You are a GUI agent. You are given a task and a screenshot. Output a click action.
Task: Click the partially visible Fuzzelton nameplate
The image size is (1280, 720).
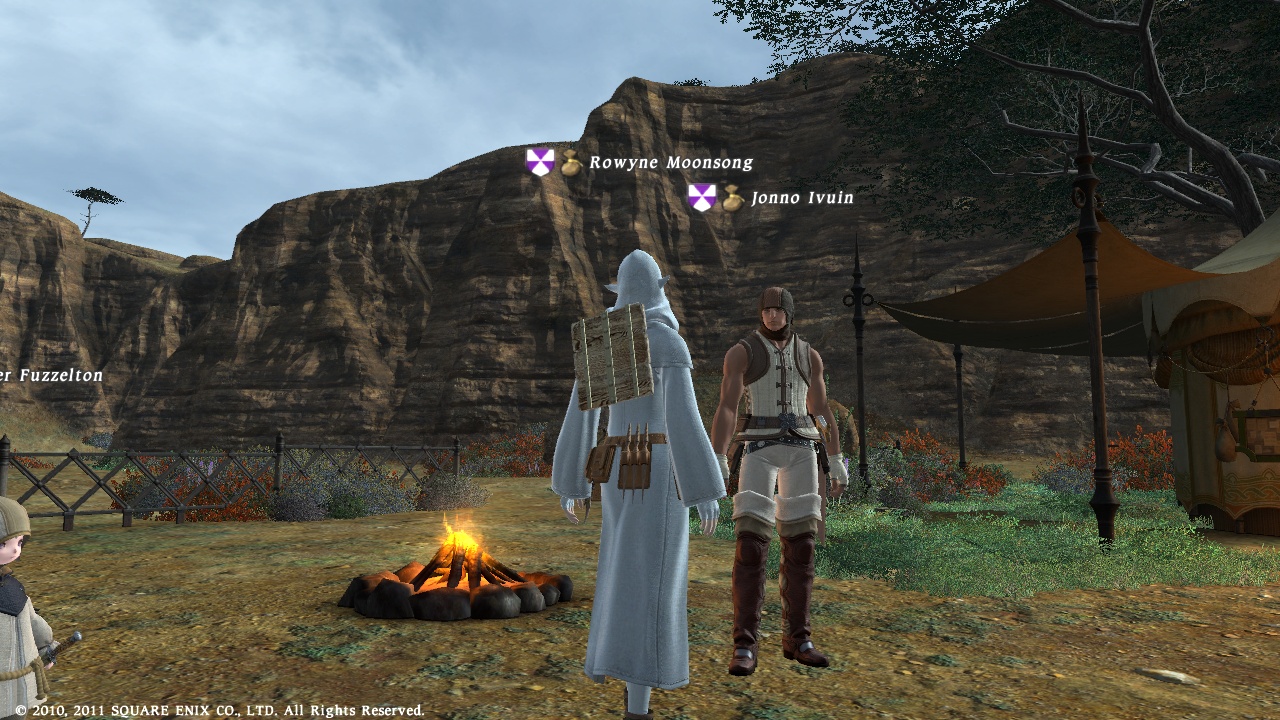(x=51, y=376)
